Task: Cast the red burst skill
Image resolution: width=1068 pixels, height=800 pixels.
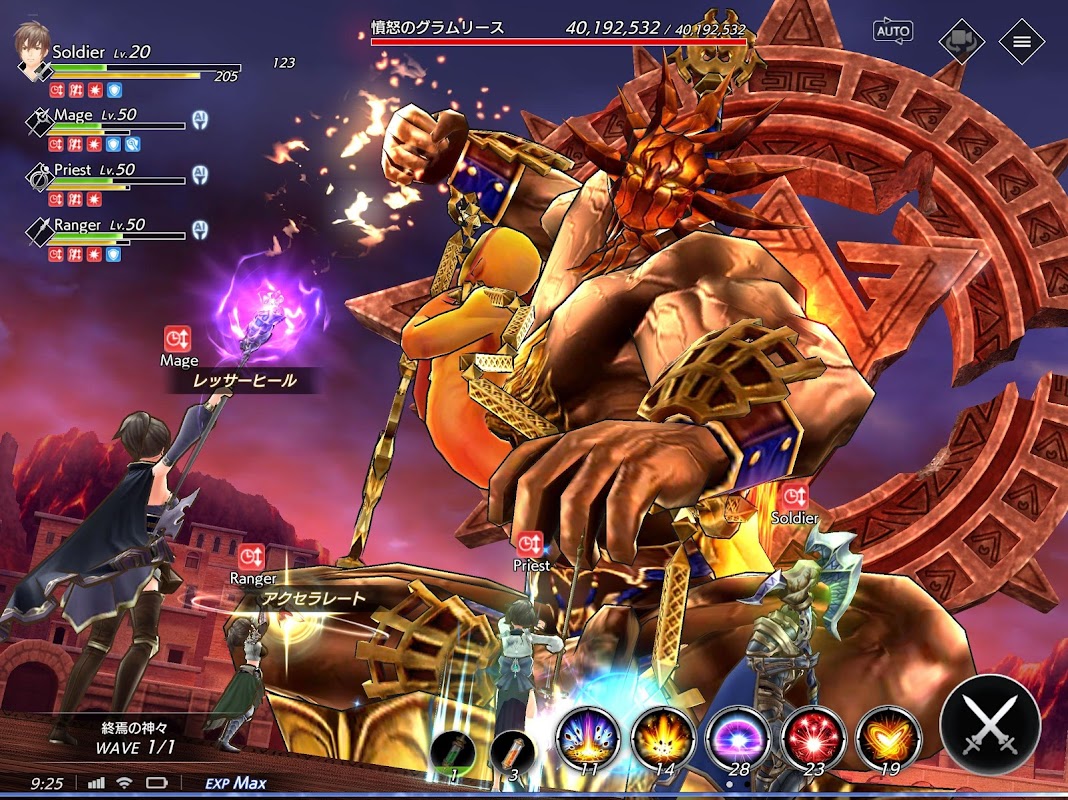Action: click(x=813, y=738)
